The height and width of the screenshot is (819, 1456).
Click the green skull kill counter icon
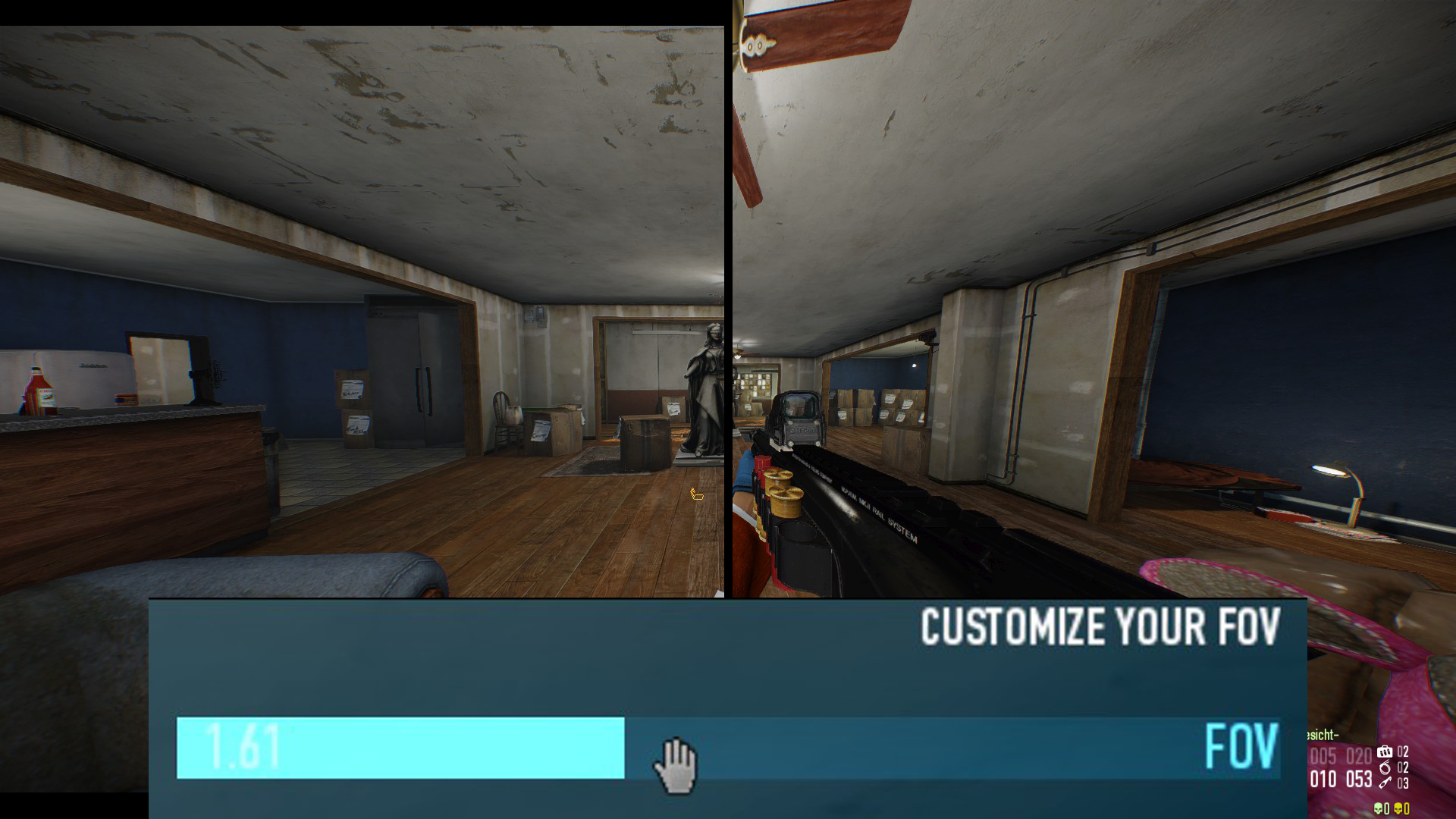pyautogui.click(x=1379, y=809)
